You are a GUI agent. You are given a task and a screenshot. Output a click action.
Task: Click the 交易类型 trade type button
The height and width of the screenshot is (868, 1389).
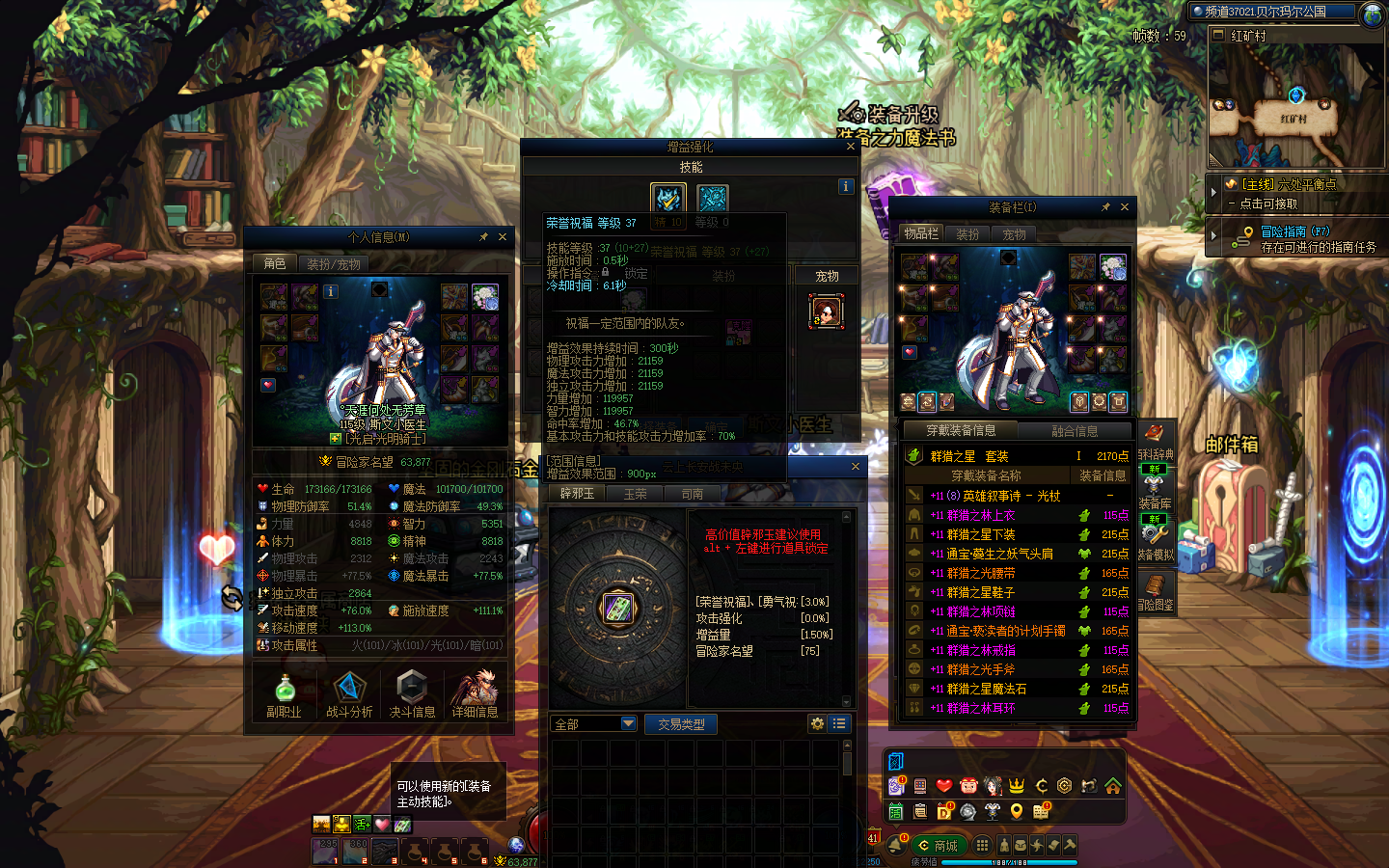(x=681, y=724)
